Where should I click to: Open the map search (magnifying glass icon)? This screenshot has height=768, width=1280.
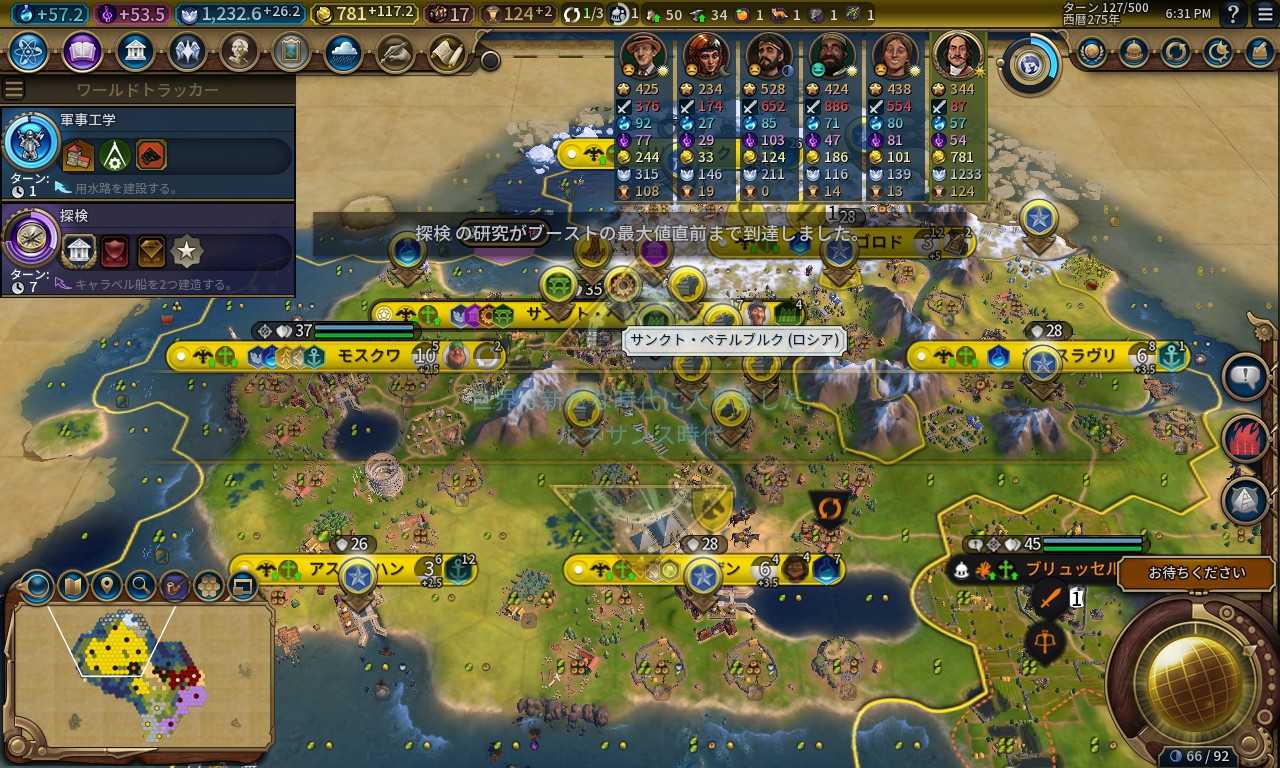pyautogui.click(x=141, y=585)
